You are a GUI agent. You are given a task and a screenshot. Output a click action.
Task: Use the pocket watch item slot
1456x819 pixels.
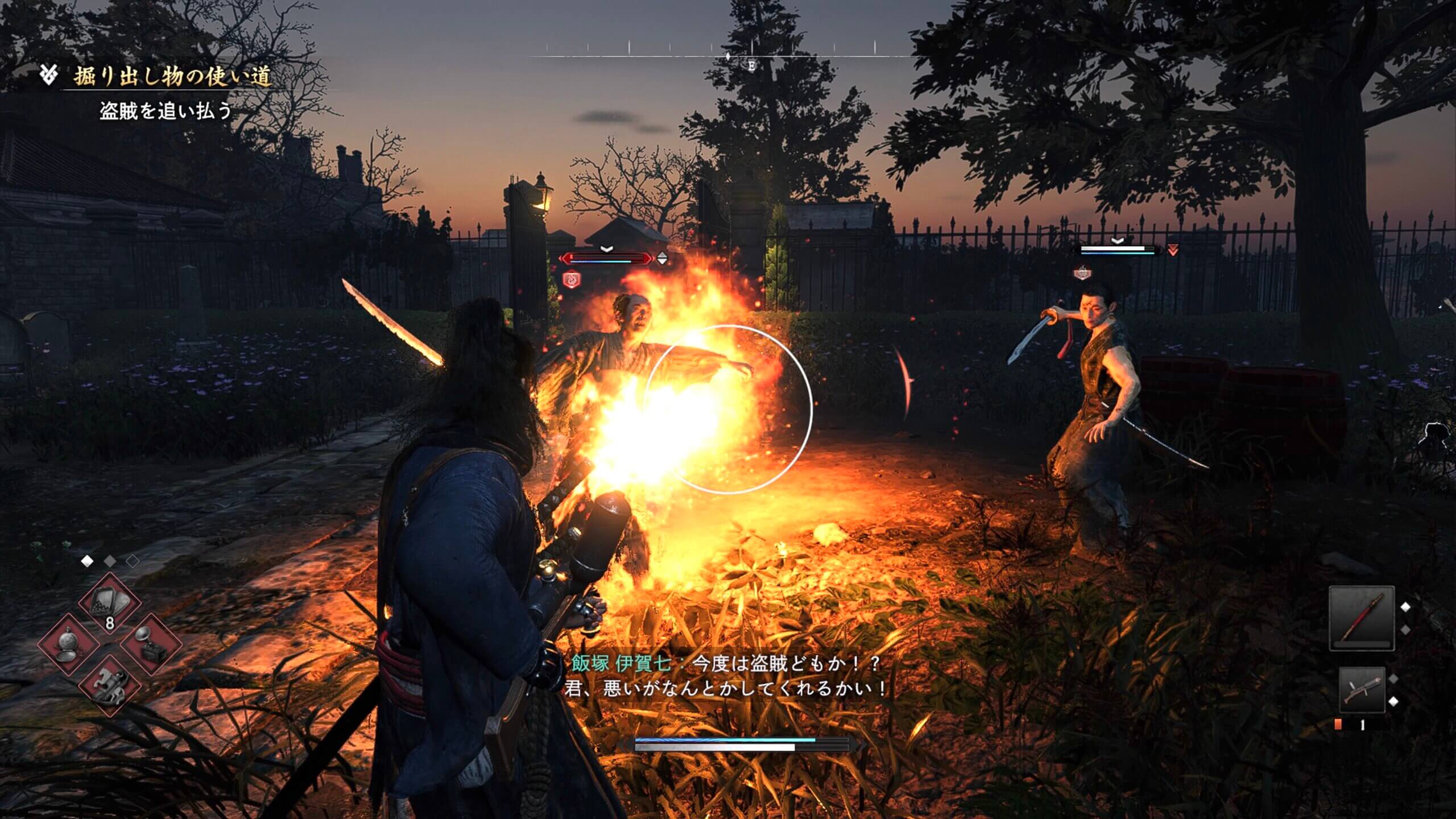[x=68, y=646]
